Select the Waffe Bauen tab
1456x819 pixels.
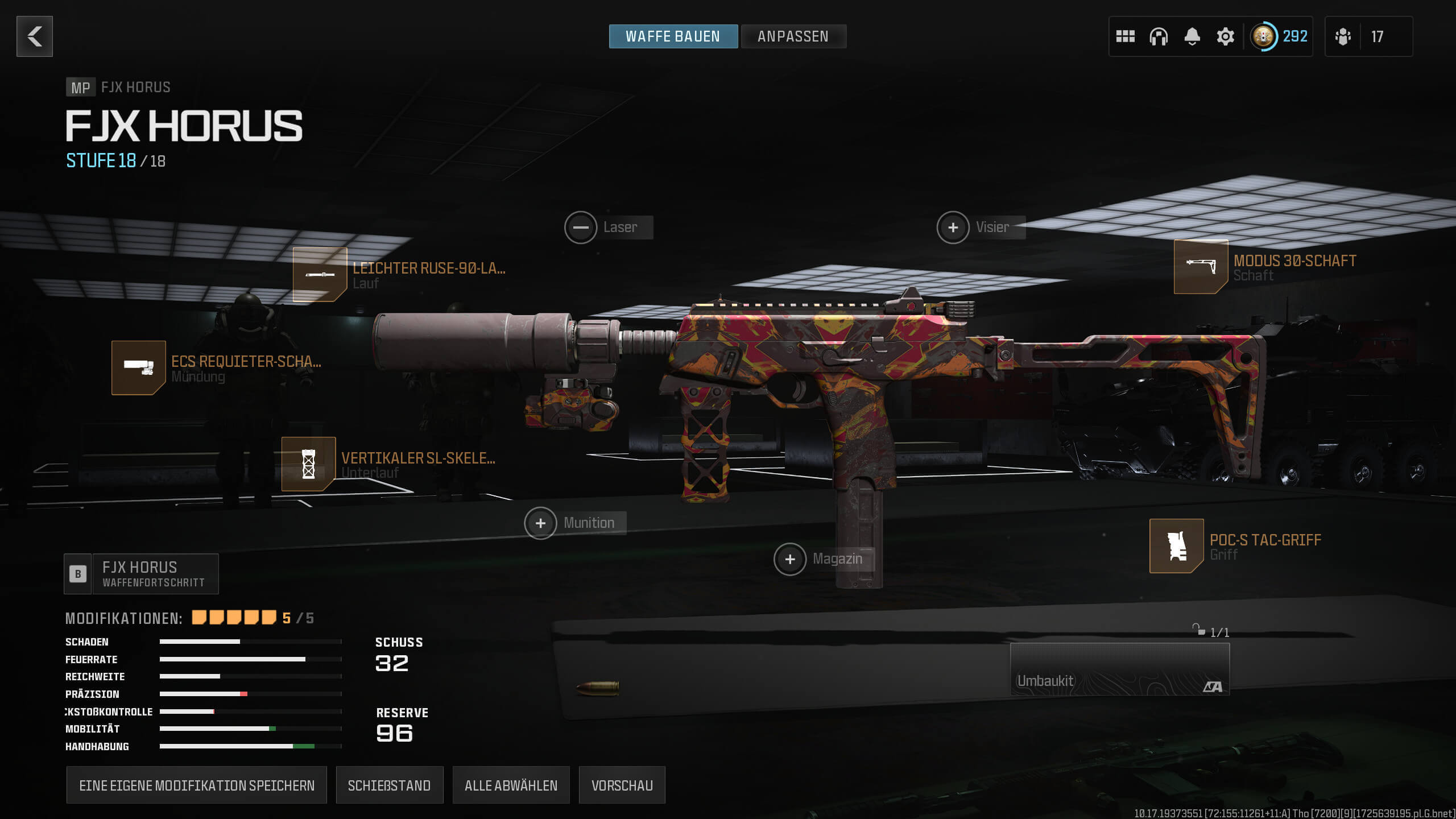673,36
